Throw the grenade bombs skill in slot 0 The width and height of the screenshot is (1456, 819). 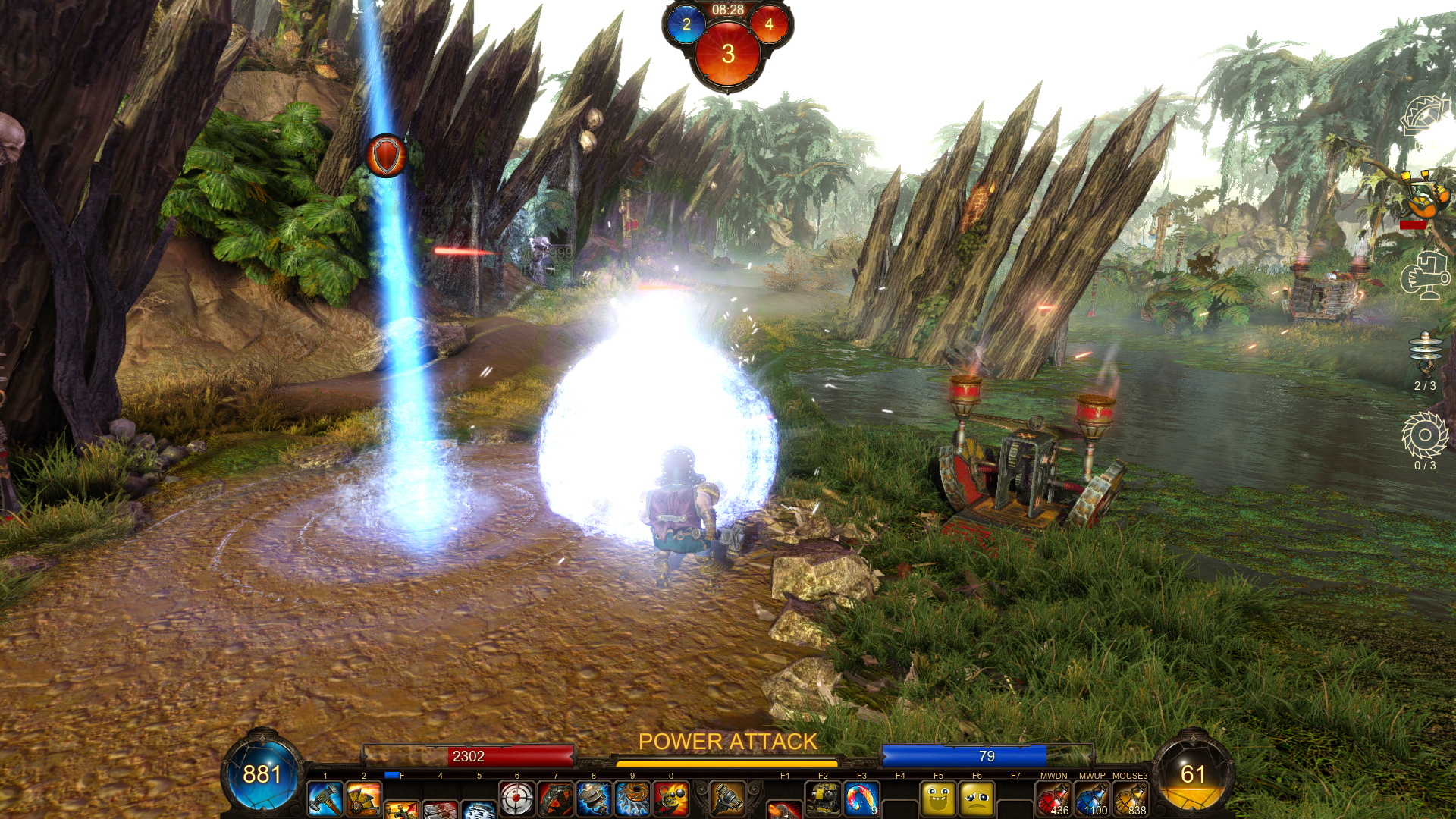pyautogui.click(x=671, y=799)
